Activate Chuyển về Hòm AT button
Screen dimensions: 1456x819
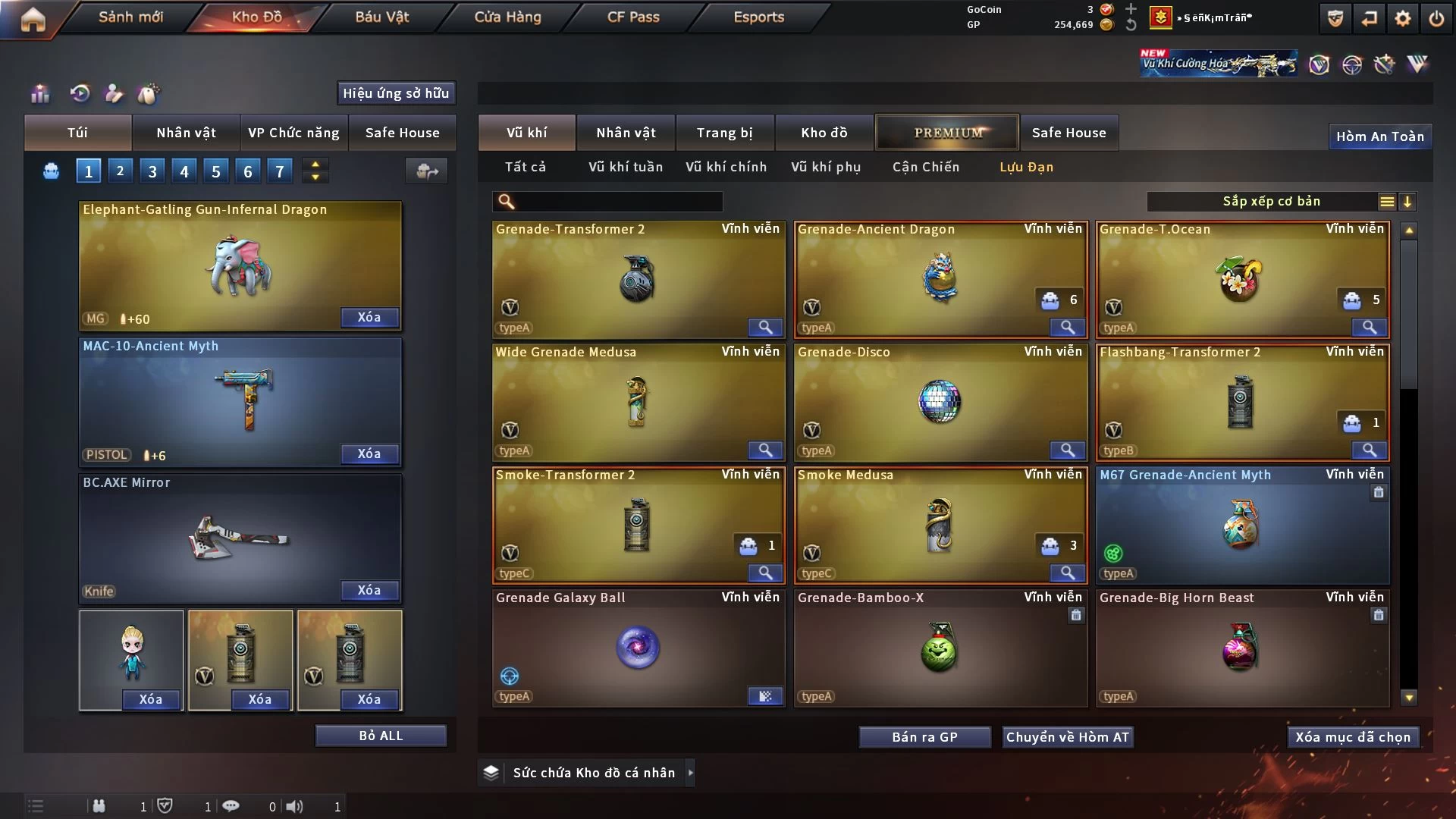click(1067, 737)
